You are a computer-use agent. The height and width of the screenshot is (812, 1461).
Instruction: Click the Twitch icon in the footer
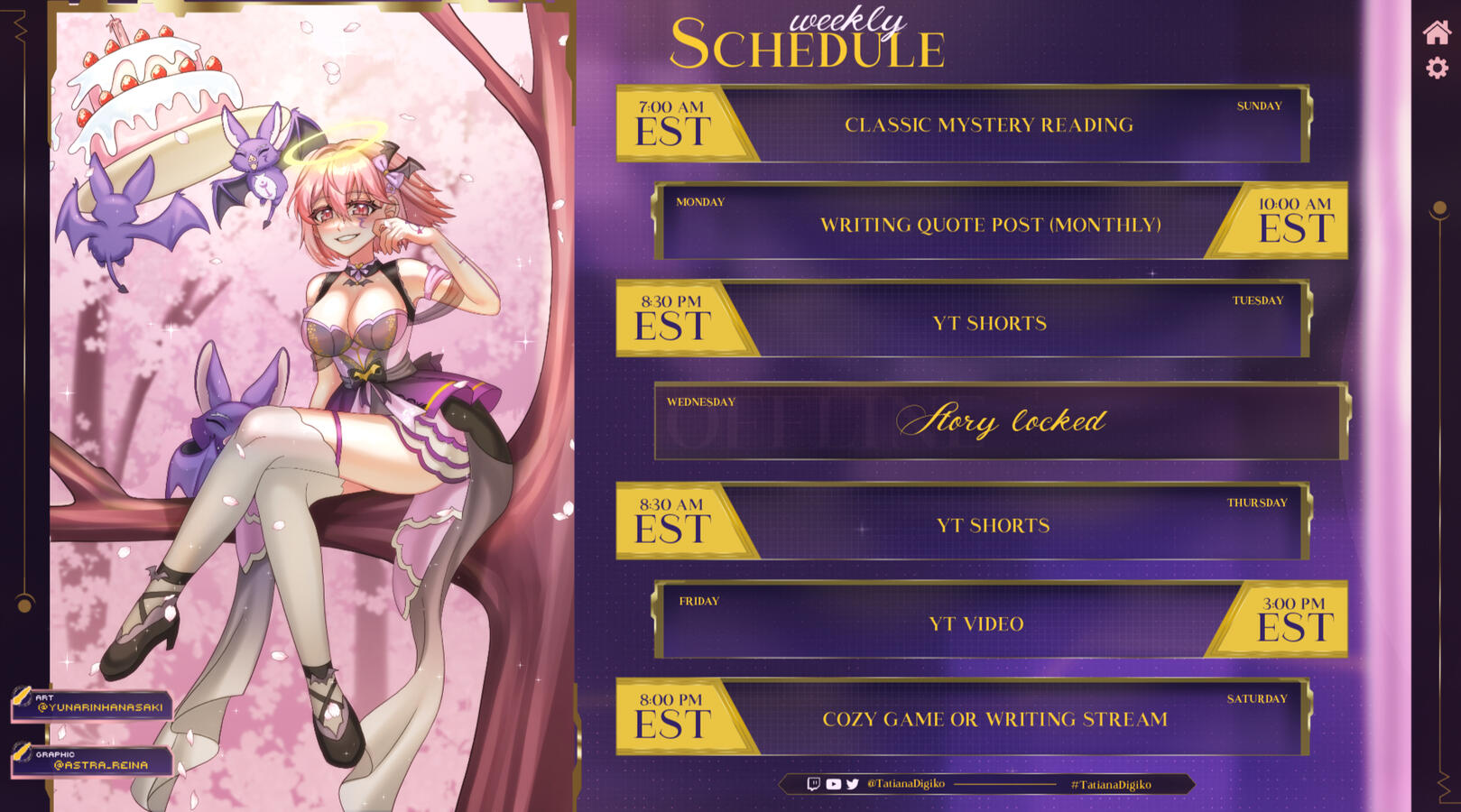(x=813, y=784)
